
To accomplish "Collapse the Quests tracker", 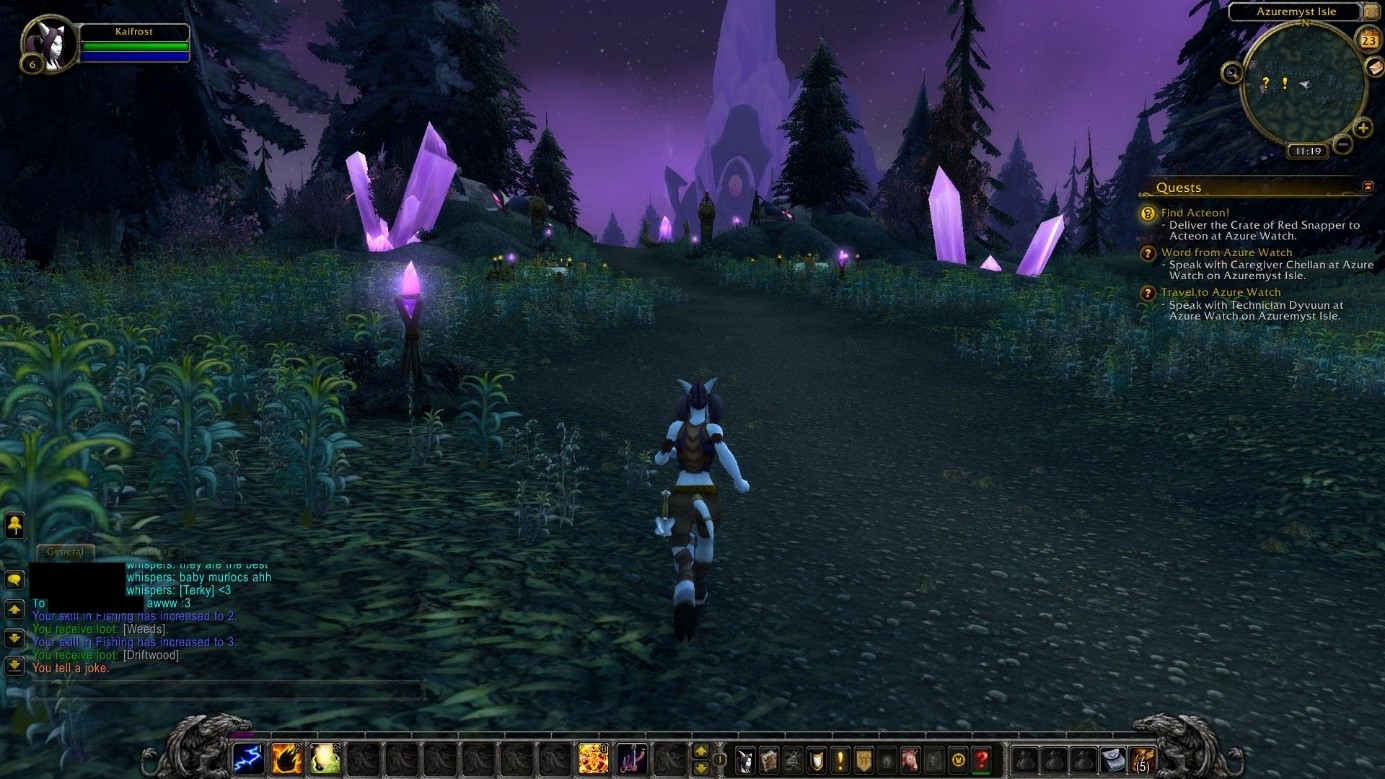I will click(x=1368, y=187).
